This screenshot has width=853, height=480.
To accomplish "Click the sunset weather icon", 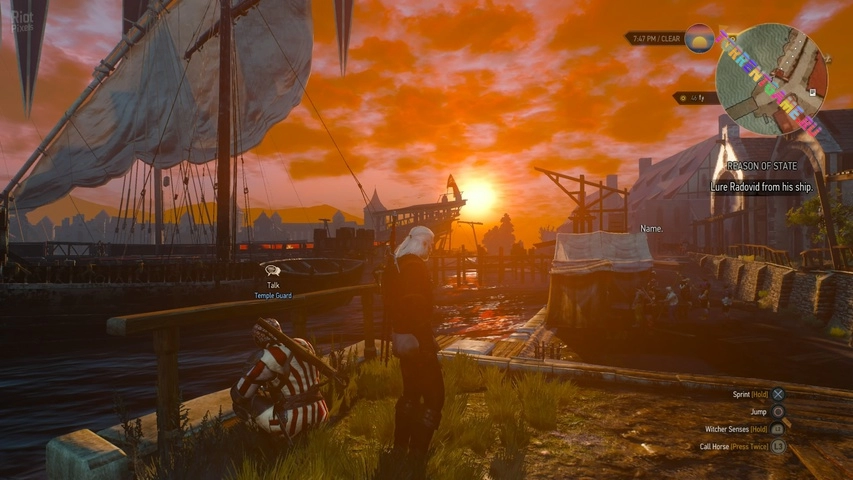I will (x=699, y=39).
